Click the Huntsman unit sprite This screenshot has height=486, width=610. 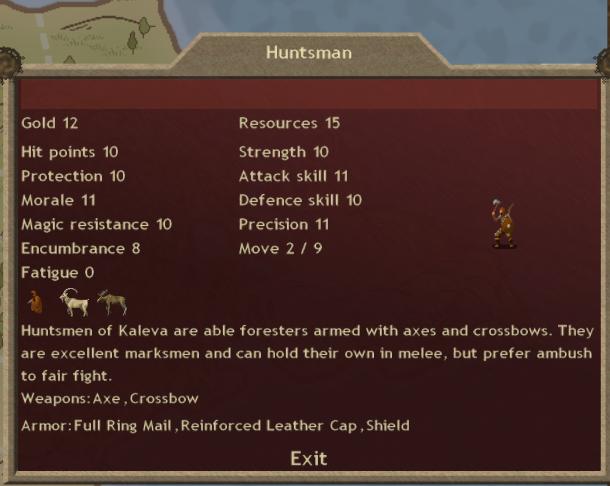pos(503,224)
